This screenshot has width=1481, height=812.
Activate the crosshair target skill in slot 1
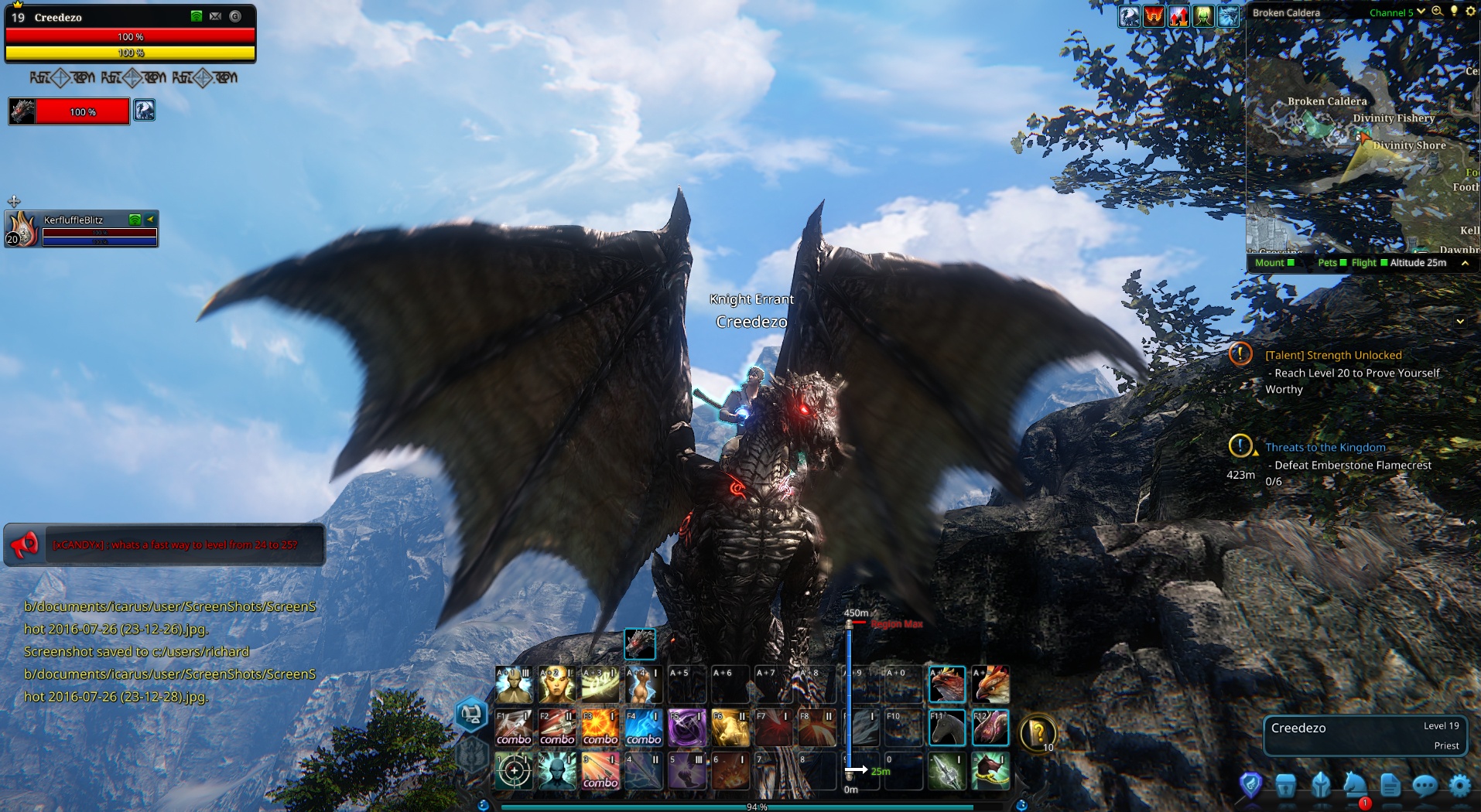pos(514,771)
